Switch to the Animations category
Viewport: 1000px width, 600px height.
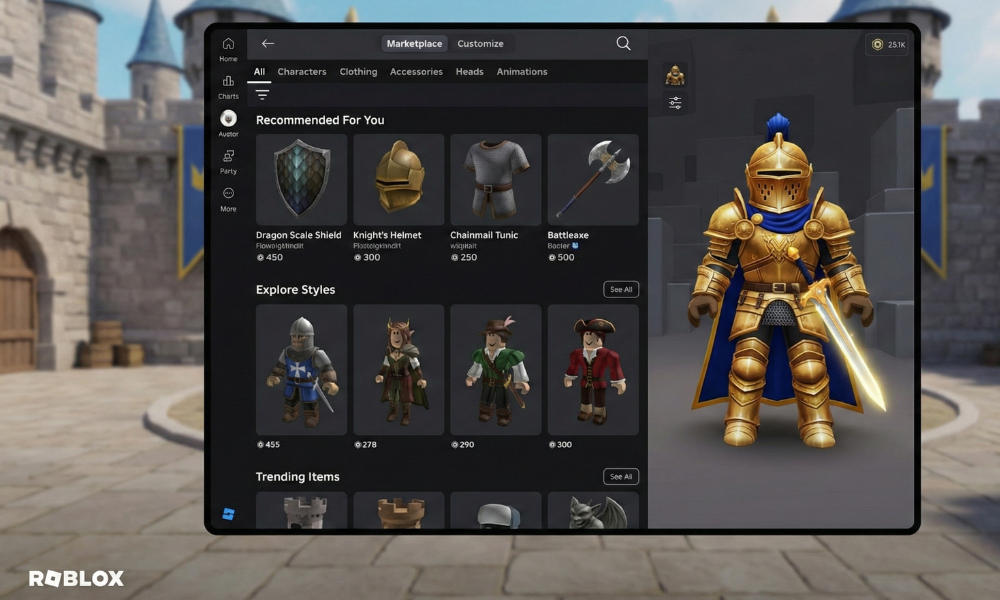[522, 72]
